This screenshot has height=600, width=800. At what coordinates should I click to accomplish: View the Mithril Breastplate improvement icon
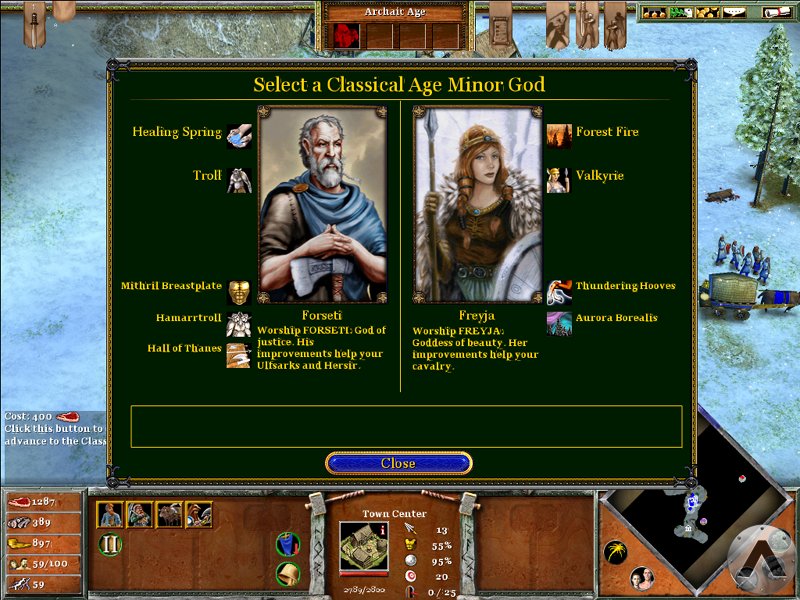(238, 291)
